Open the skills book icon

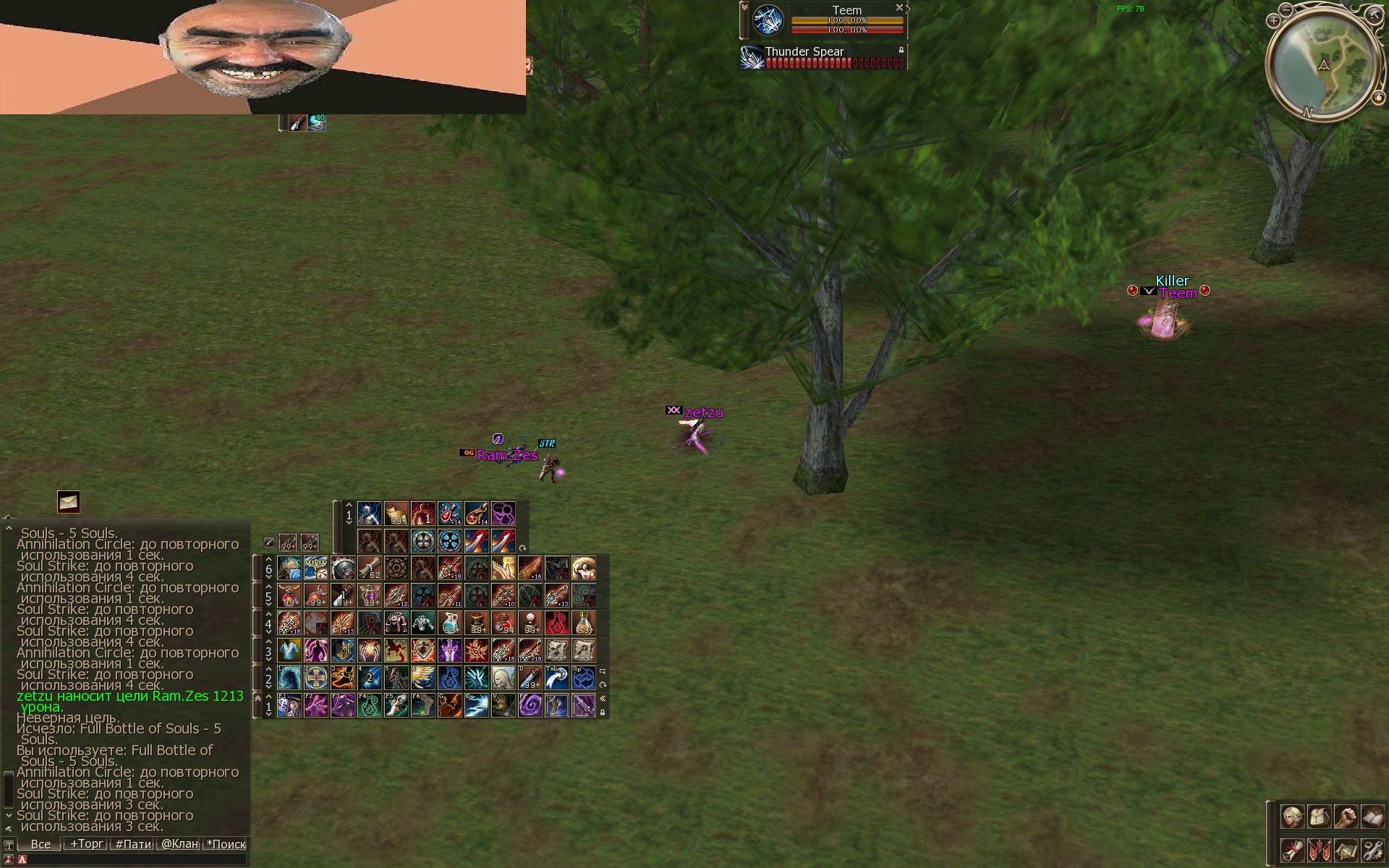1372,817
